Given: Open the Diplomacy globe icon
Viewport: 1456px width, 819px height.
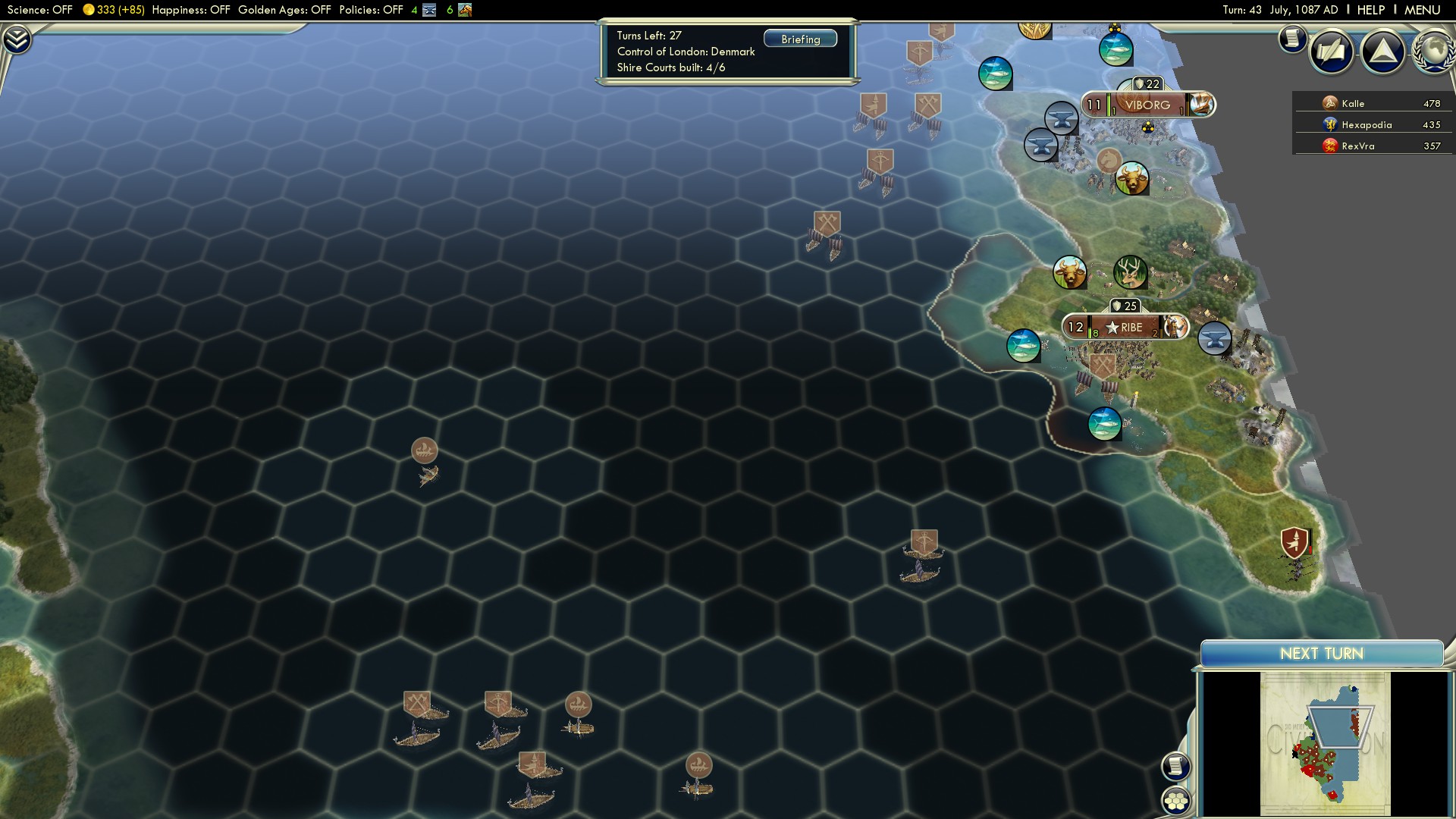Looking at the screenshot, I should click(1431, 52).
